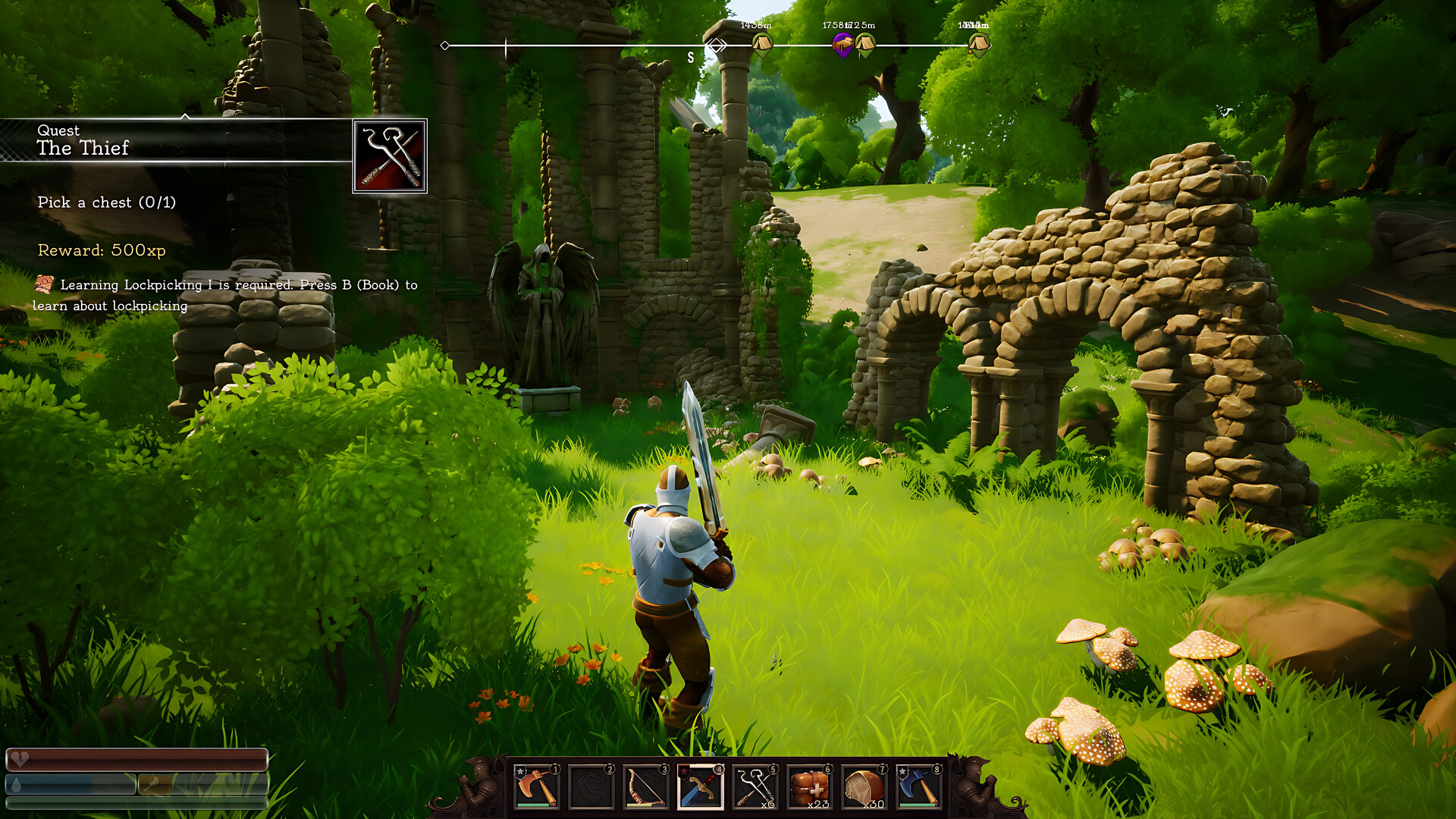Click the 1458m tent marker on compass
The width and height of the screenshot is (1456, 819).
click(x=761, y=45)
